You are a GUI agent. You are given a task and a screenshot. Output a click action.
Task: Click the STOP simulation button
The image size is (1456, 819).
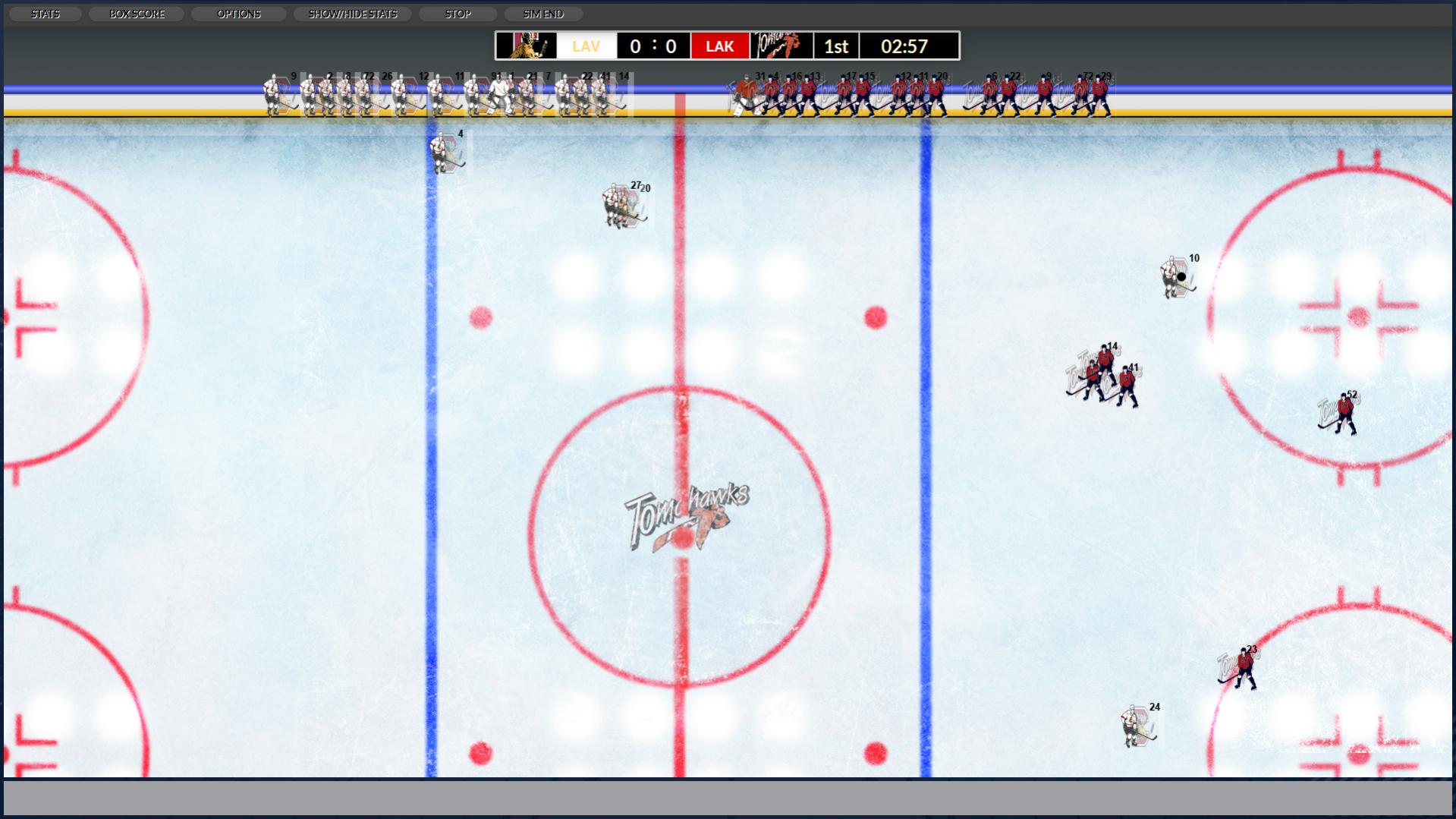click(x=458, y=14)
